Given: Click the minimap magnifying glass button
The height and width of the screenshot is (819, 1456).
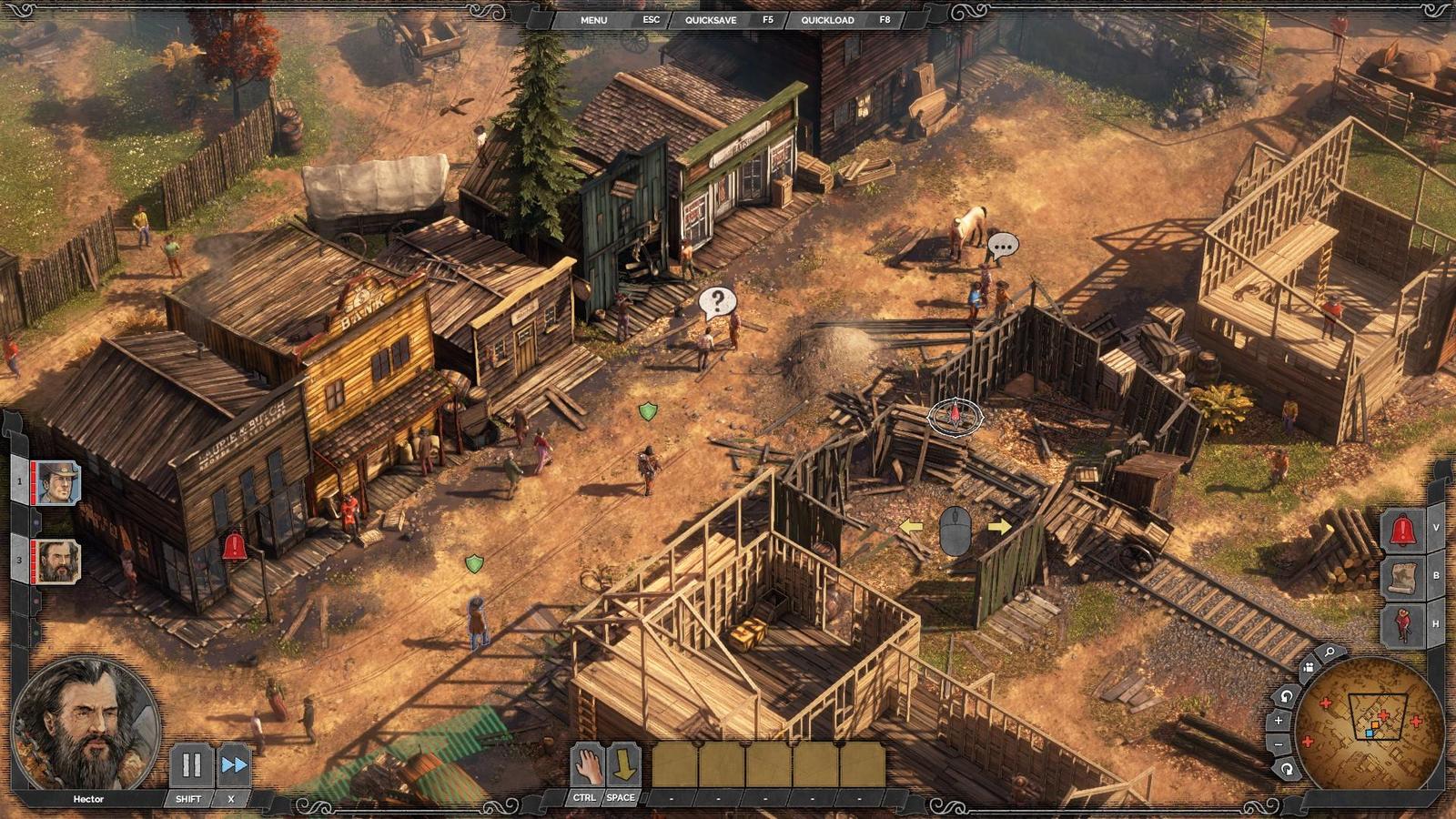Looking at the screenshot, I should pyautogui.click(x=1330, y=652).
